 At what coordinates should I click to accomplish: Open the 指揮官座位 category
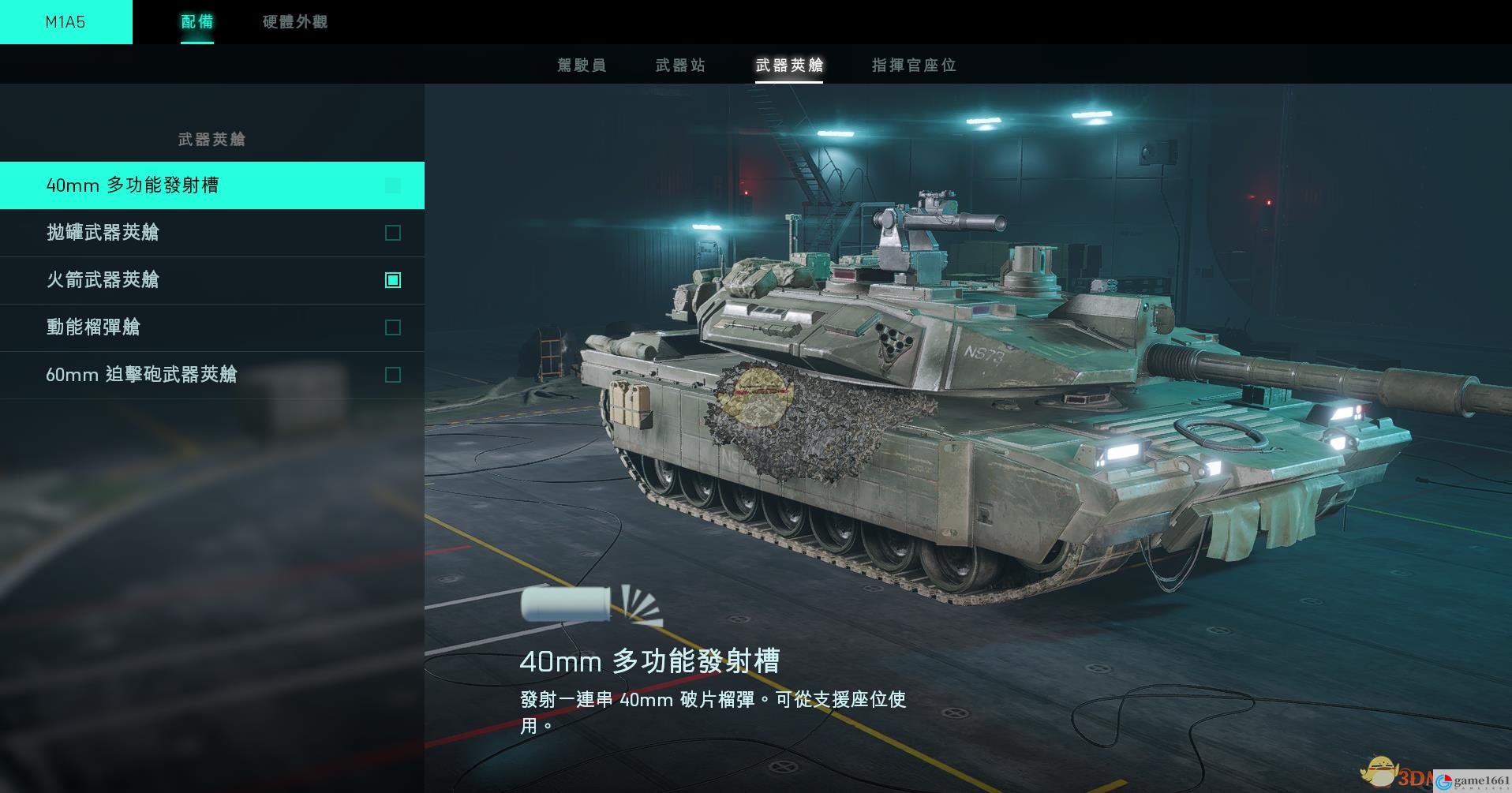(914, 65)
